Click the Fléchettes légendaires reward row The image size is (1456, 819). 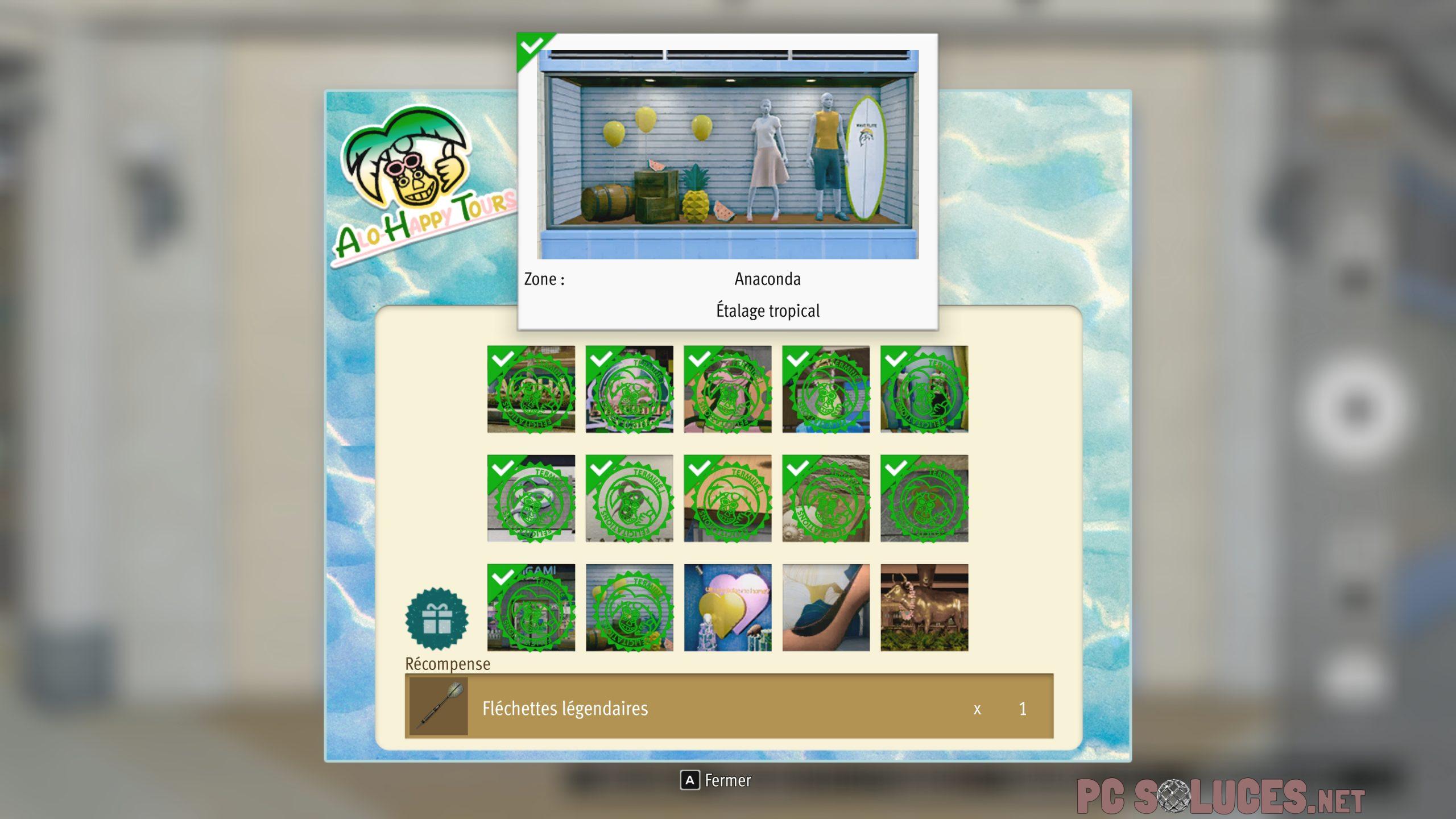click(729, 707)
